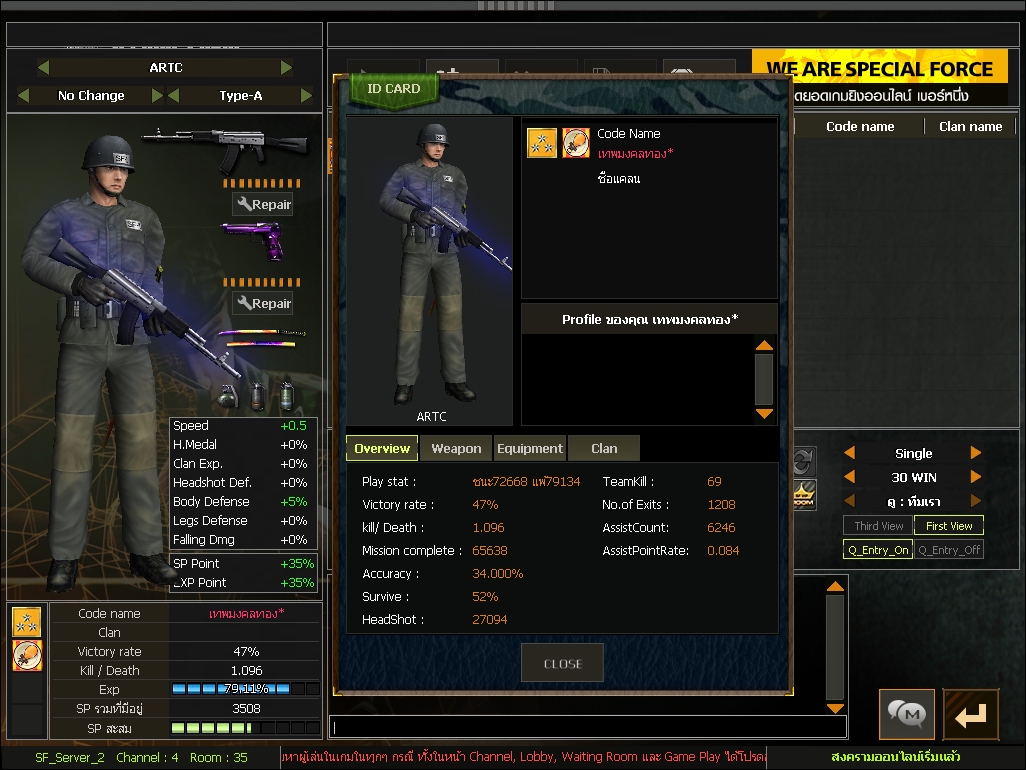Sort list by Clan name header
Screen dimensions: 1026x770
[x=970, y=127]
